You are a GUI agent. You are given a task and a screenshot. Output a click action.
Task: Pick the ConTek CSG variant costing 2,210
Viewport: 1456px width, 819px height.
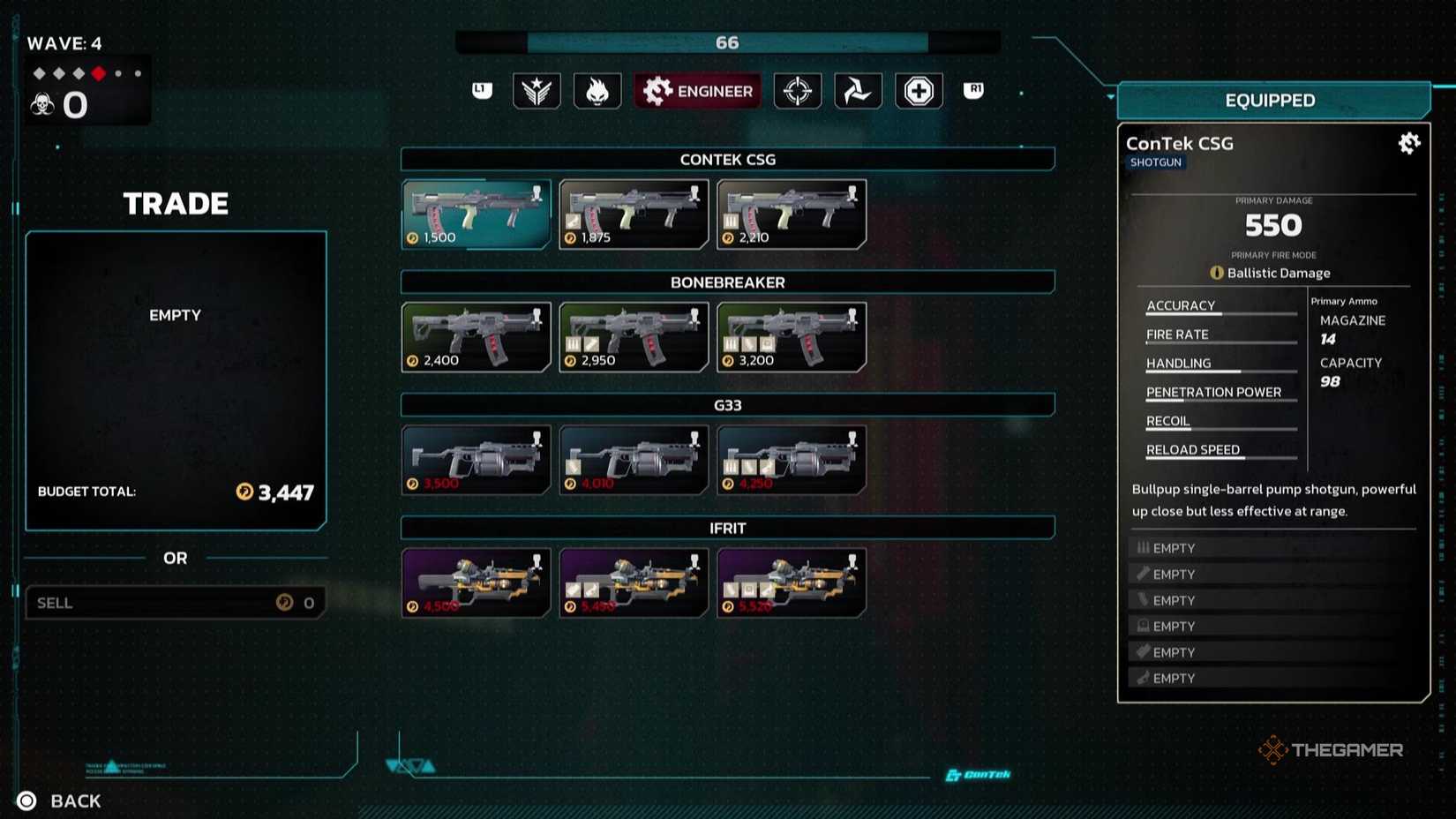tap(792, 214)
